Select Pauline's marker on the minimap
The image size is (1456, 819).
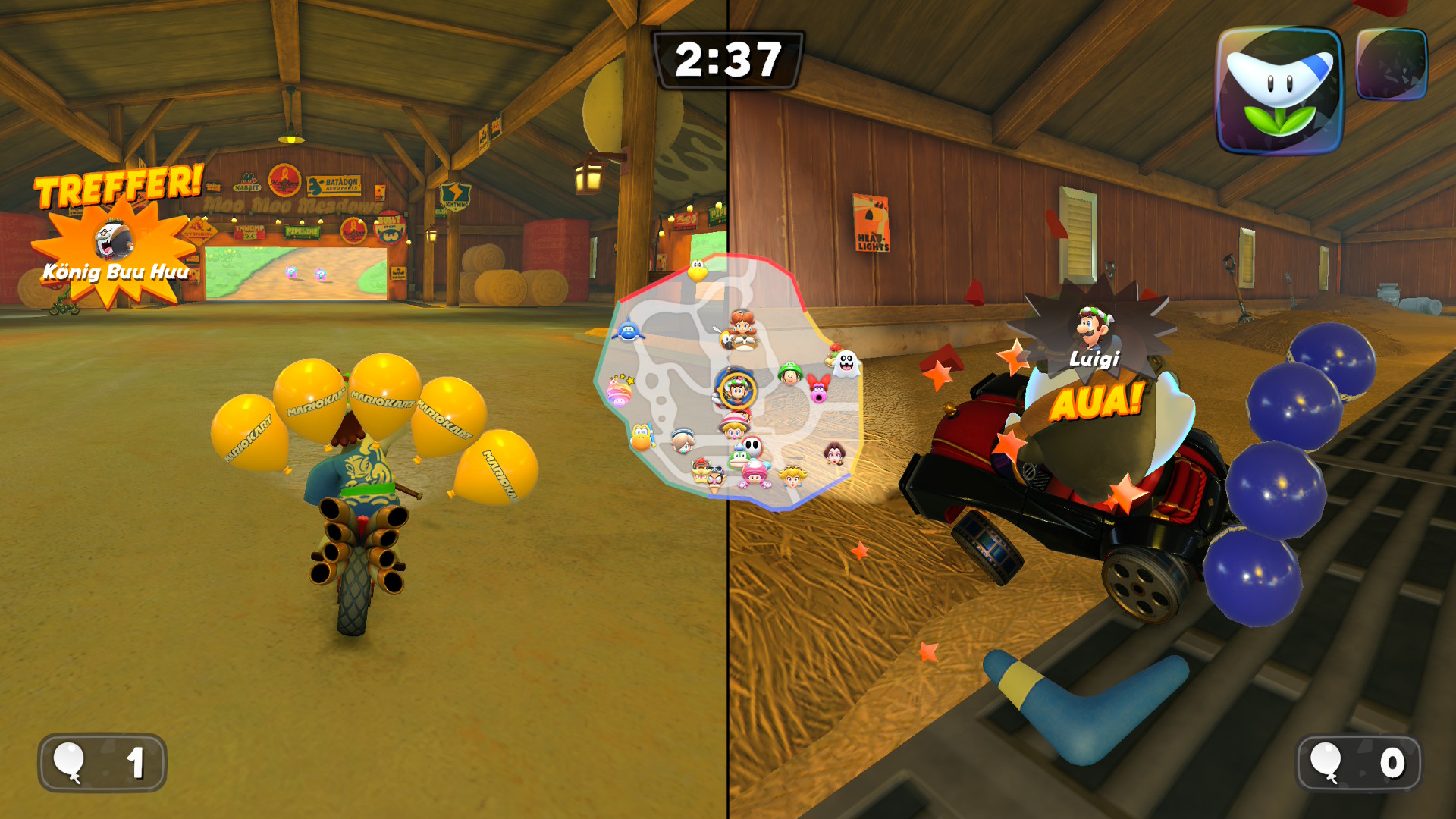[834, 453]
